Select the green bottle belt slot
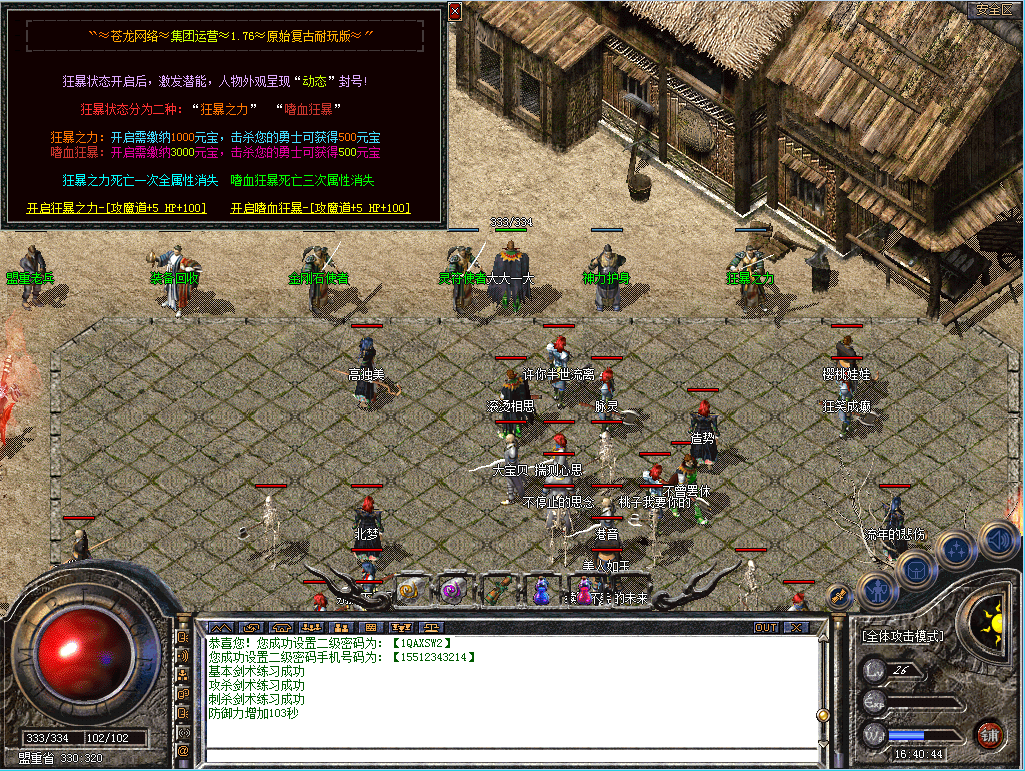The height and width of the screenshot is (771, 1025). [497, 590]
